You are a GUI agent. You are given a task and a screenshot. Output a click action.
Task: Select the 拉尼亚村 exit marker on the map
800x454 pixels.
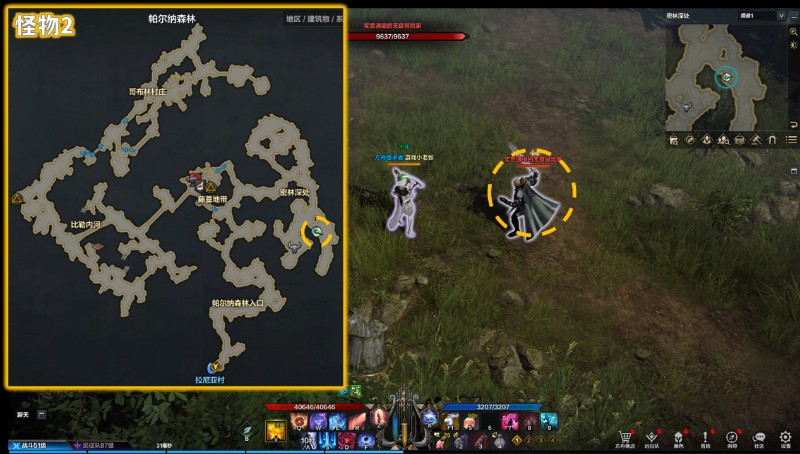click(x=214, y=369)
